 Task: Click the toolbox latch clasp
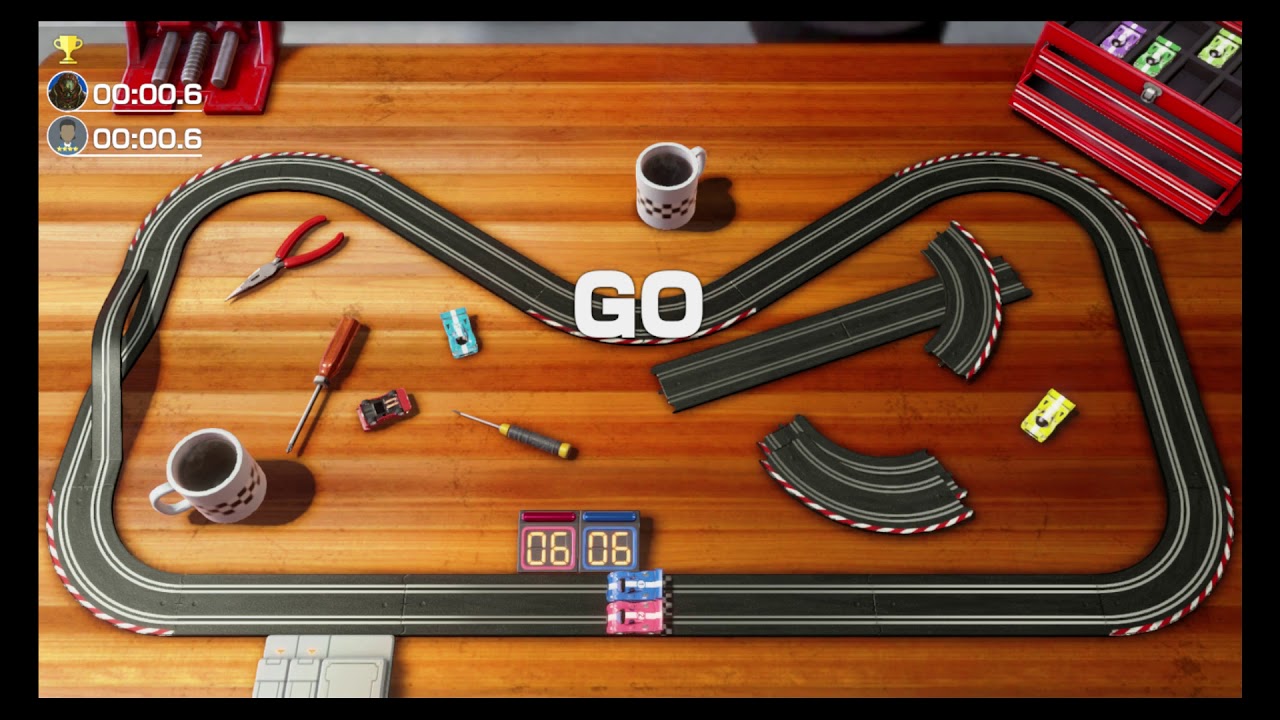[x=1148, y=92]
